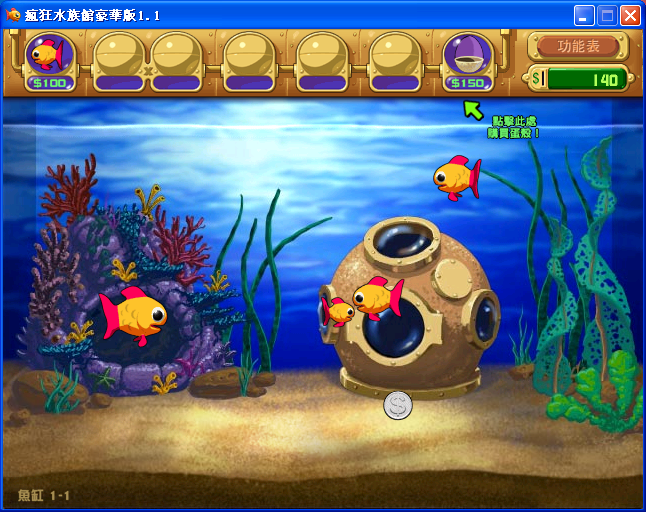Viewport: 648px width, 512px height.
Task: Minimize the game window
Action: point(584,15)
